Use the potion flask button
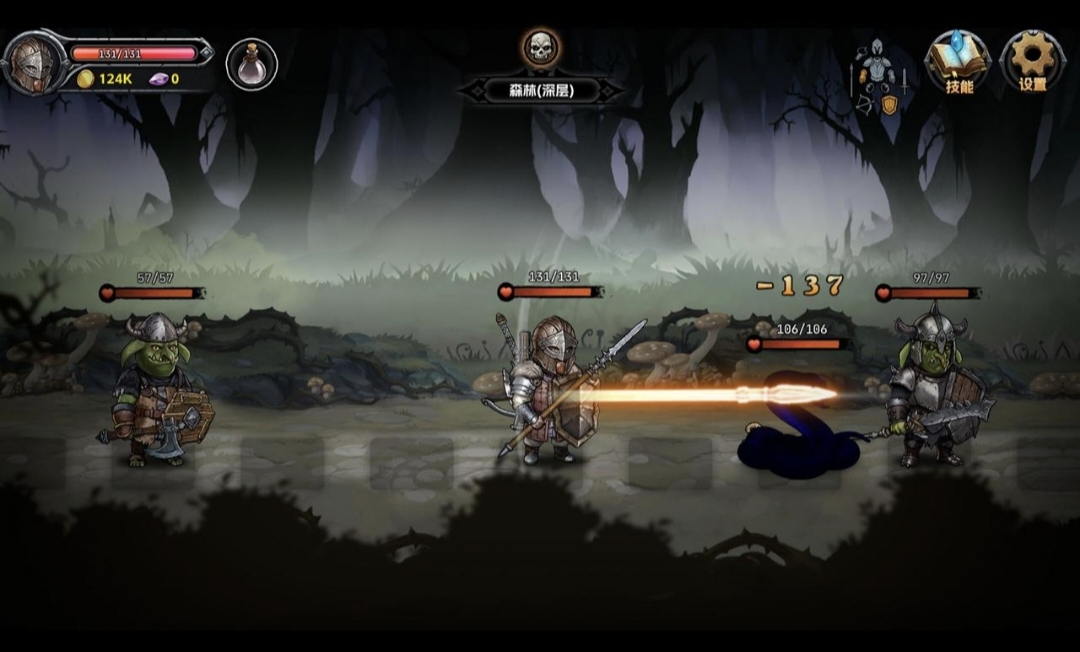Viewport: 1080px width, 652px height. (x=251, y=64)
